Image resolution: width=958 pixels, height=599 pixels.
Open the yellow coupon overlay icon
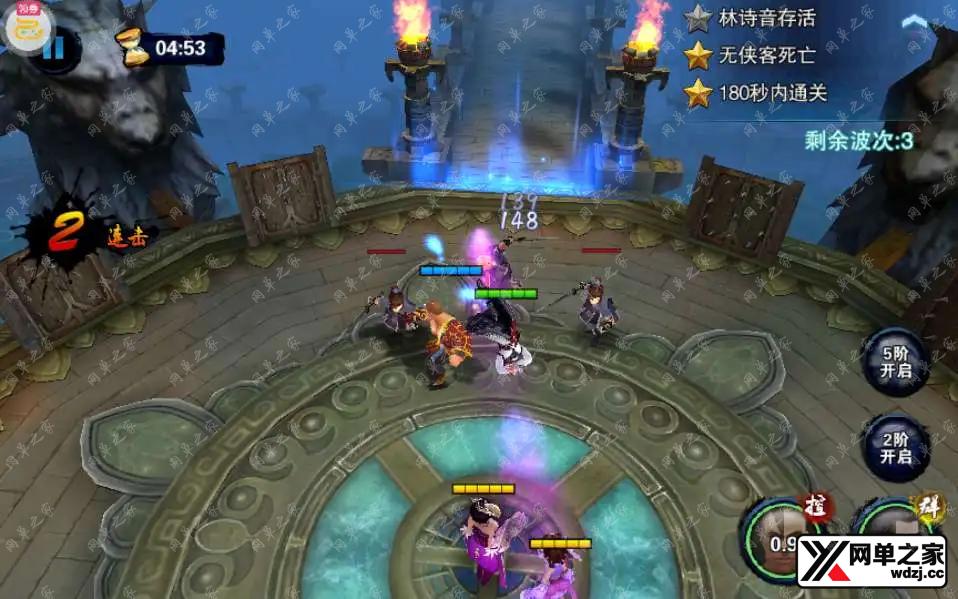click(x=21, y=25)
